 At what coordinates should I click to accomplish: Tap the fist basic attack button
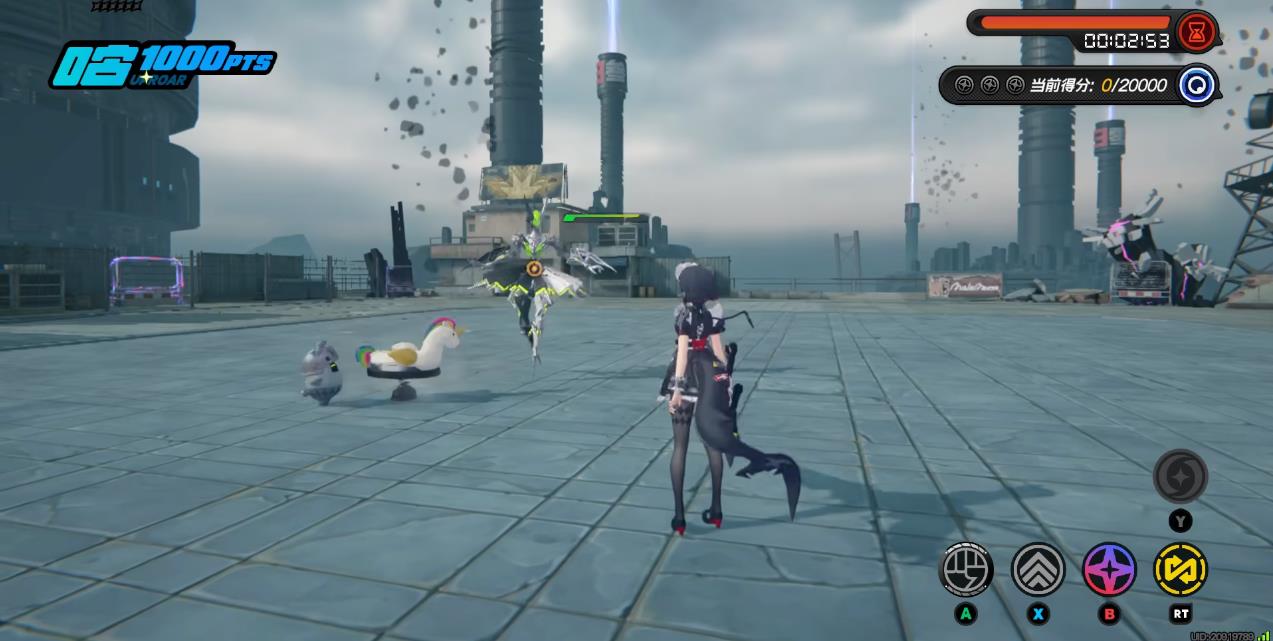[x=966, y=570]
